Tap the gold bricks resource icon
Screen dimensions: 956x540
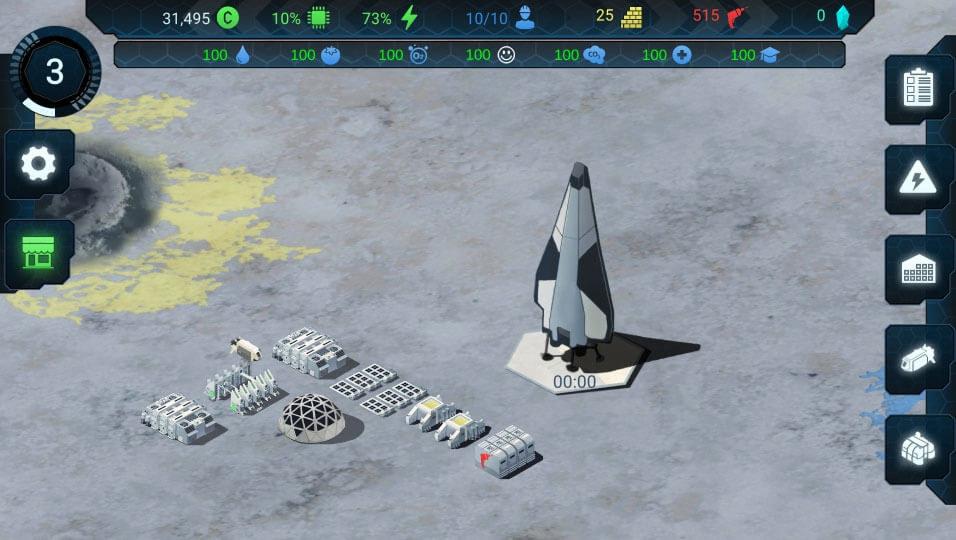[x=631, y=17]
